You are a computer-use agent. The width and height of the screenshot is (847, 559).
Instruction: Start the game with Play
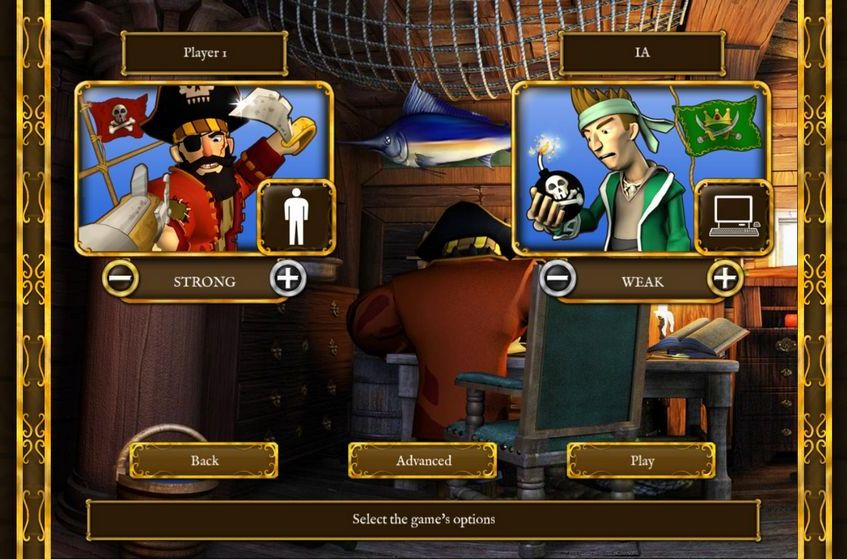tap(641, 461)
